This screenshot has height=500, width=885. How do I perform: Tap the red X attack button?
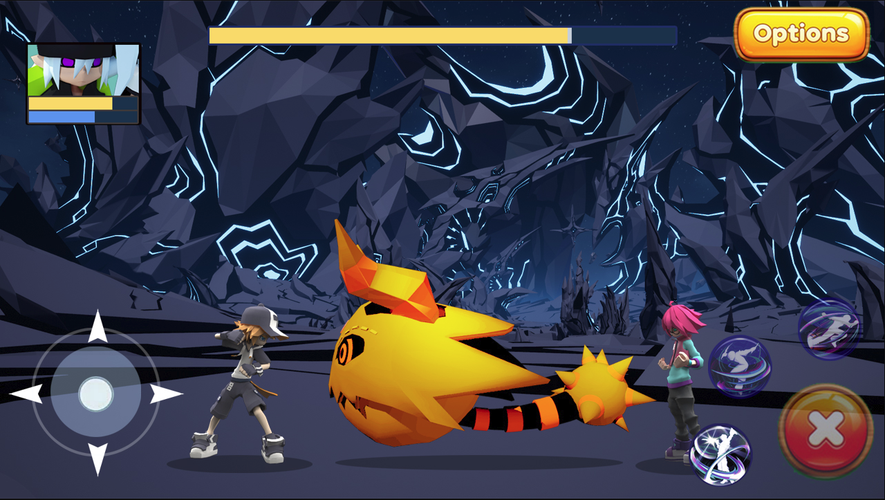pos(825,431)
